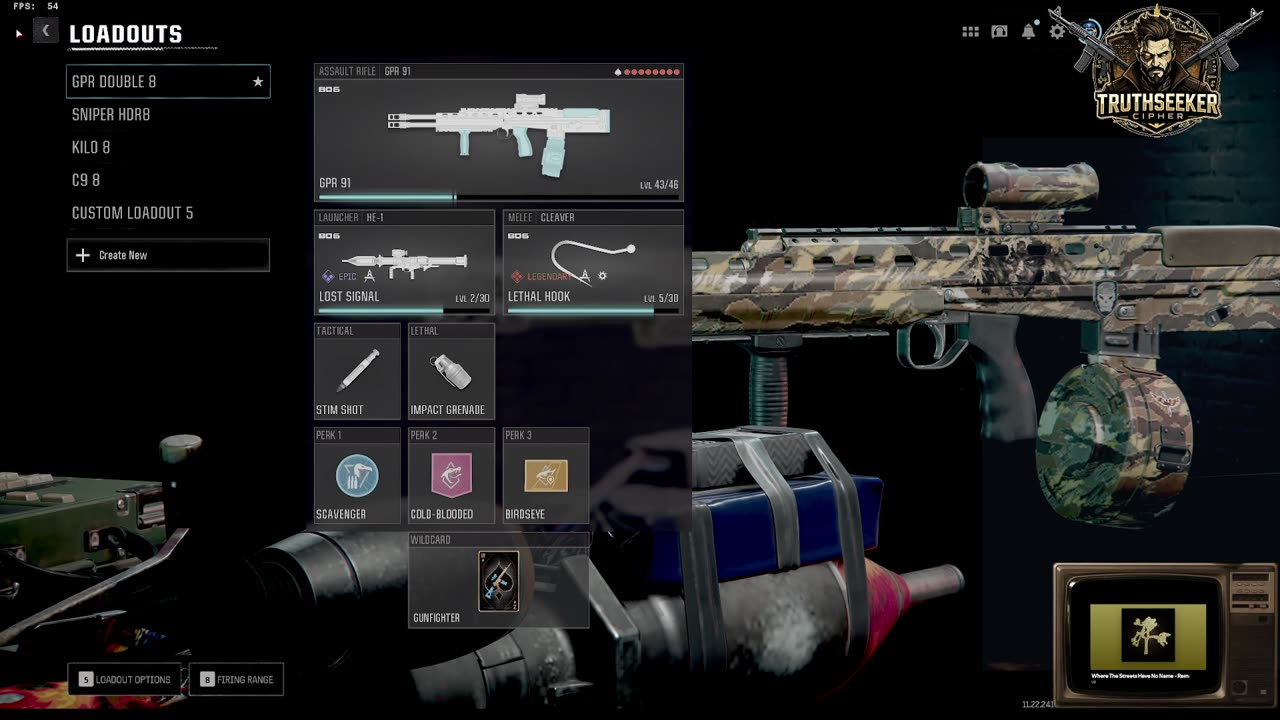
Task: Open the GPR 91 assault rifle slot
Action: [x=498, y=133]
